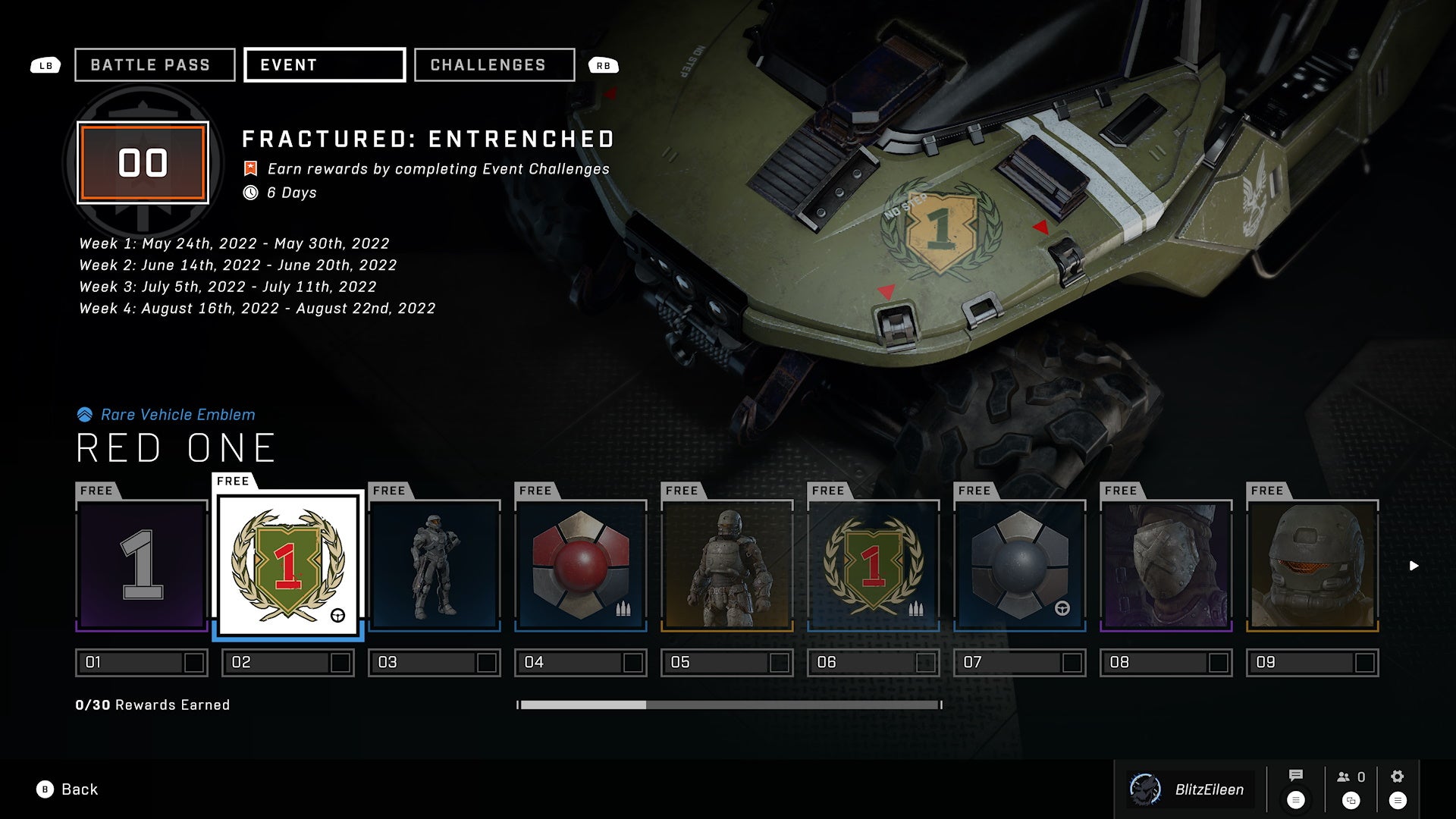View the tier 09 orange-visor helmet reward

coord(1313,566)
